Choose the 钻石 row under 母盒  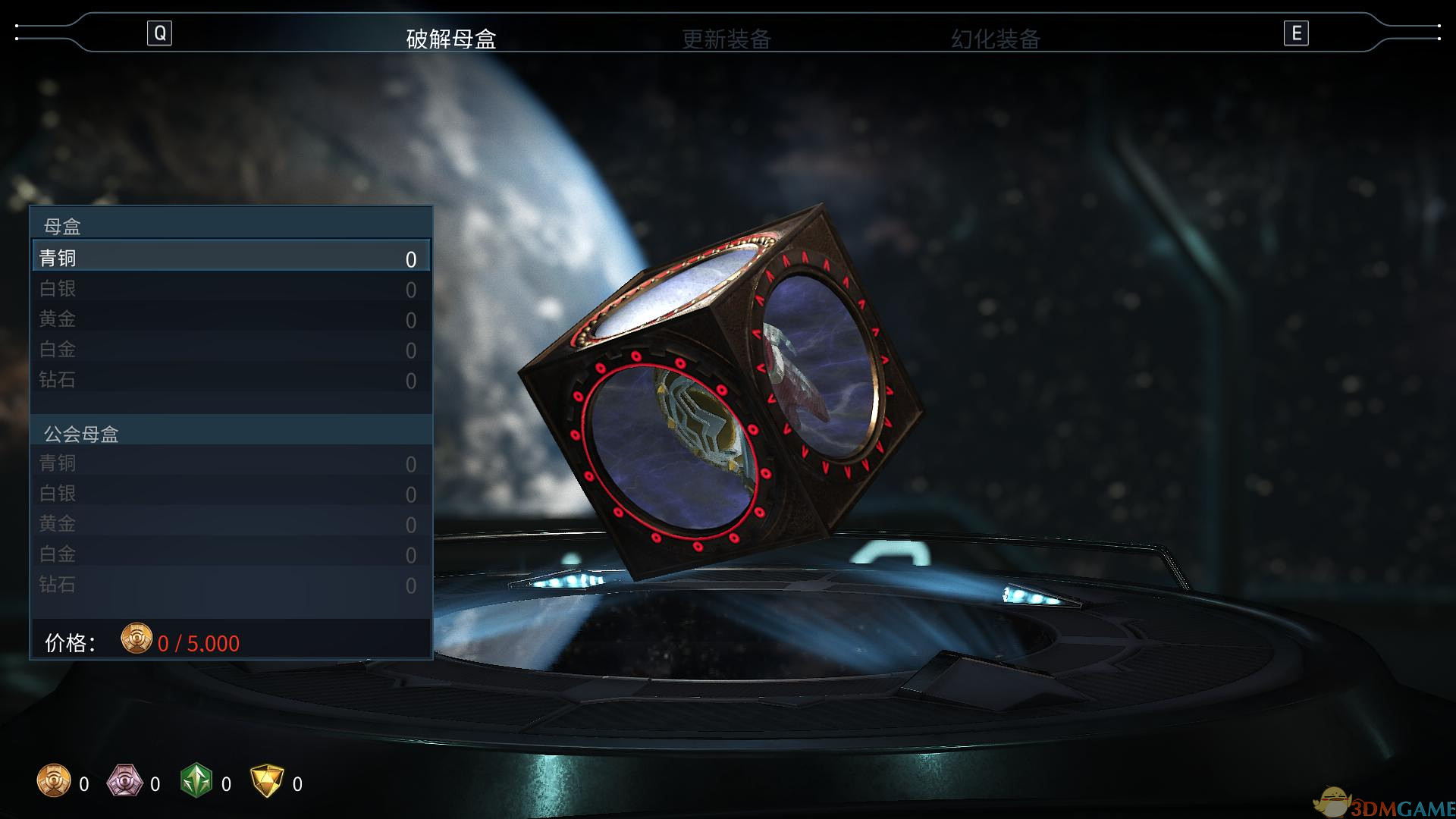pyautogui.click(x=231, y=380)
